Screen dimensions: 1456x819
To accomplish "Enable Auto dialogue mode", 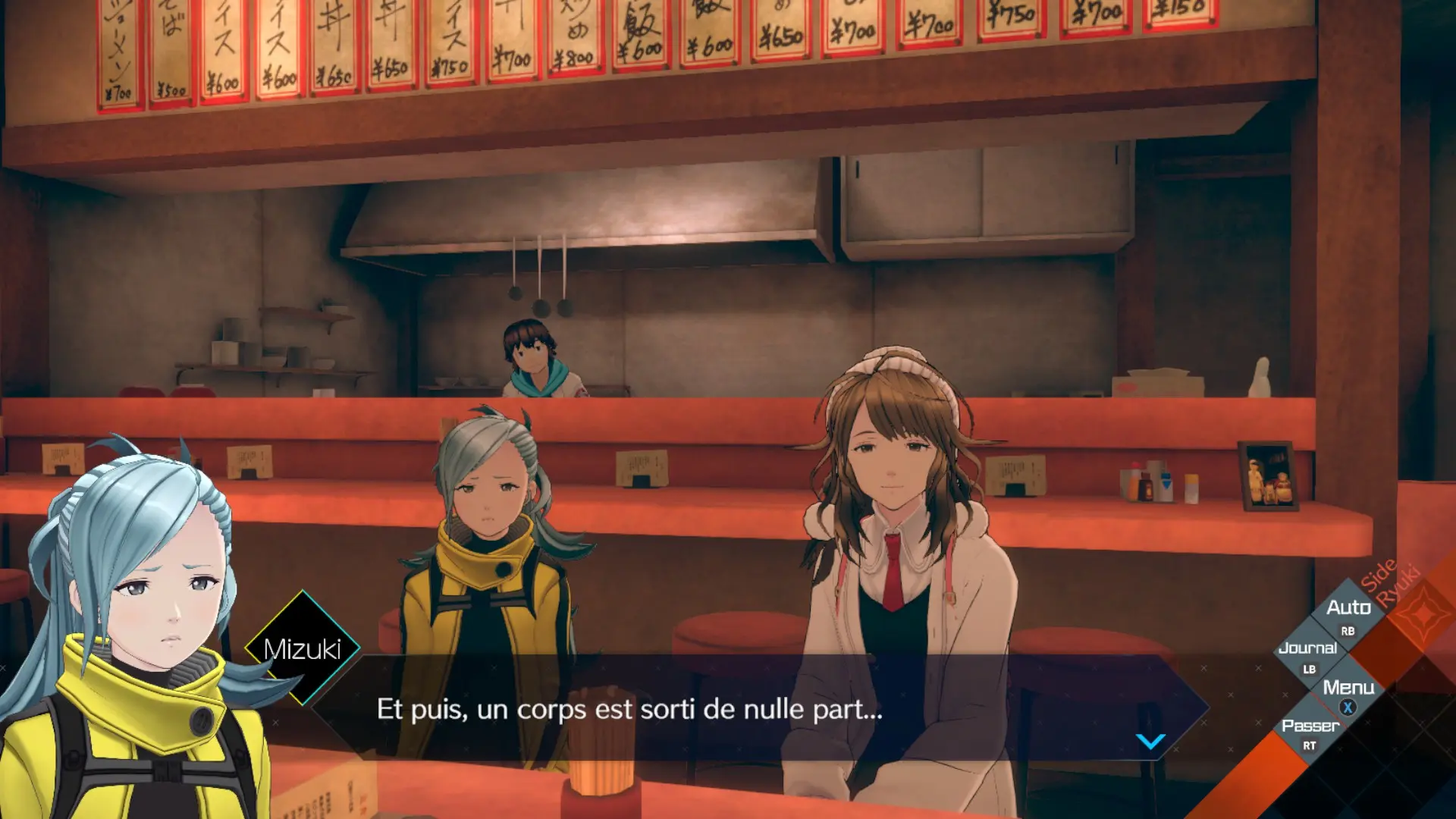I will [x=1348, y=609].
